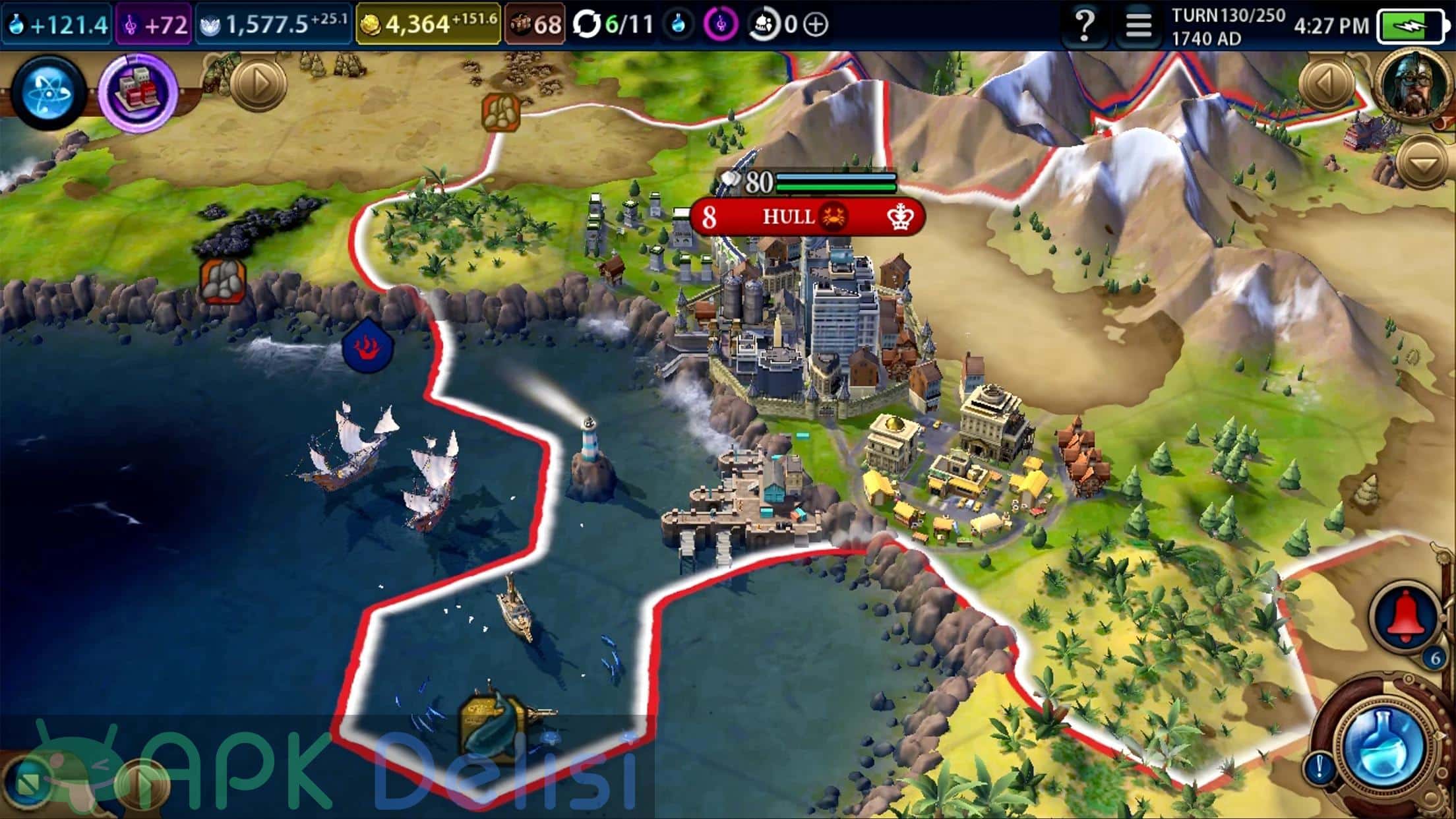Click the bronze left arrow beside the portrait
1456x819 pixels.
pyautogui.click(x=1327, y=83)
